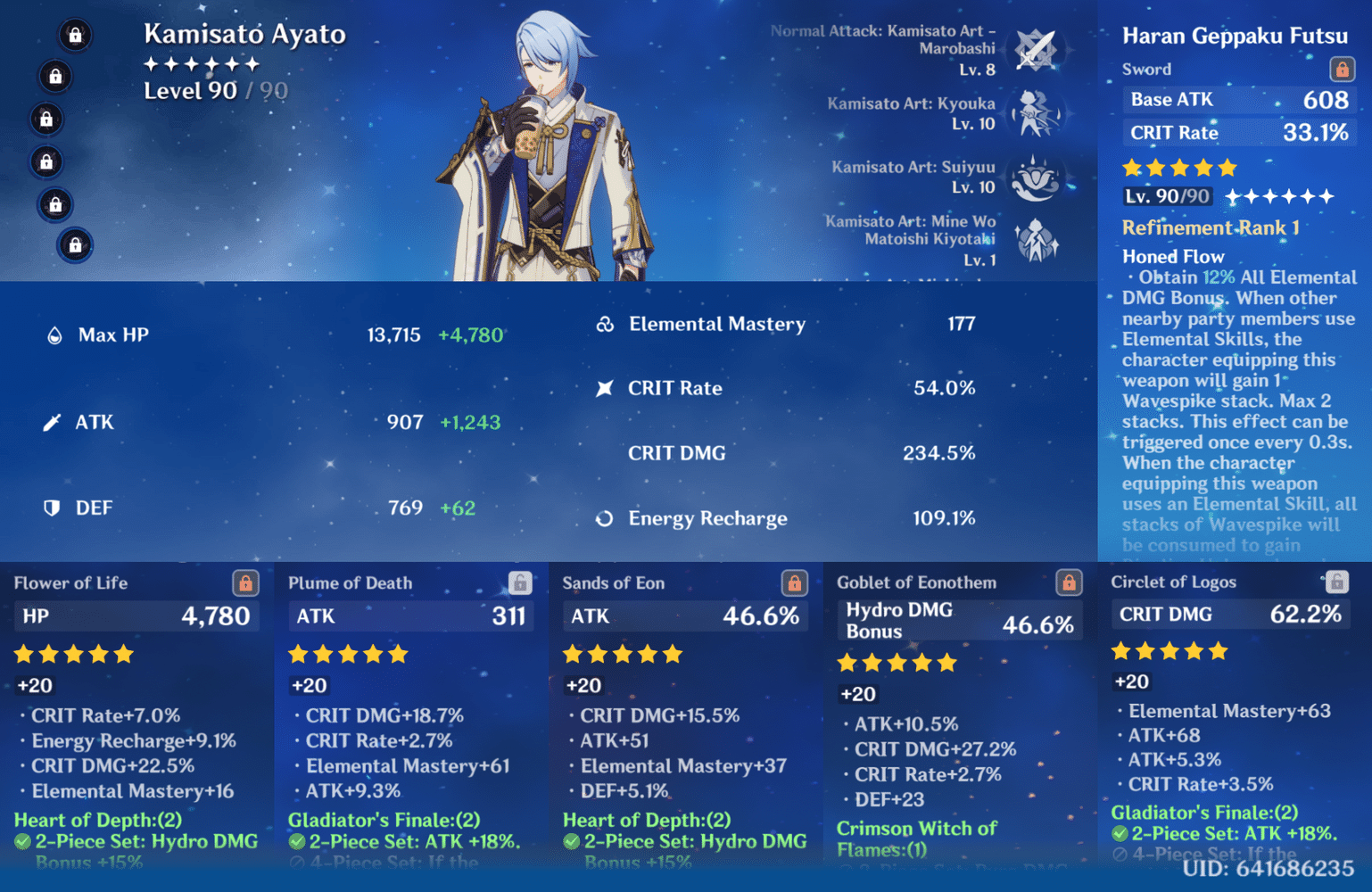Toggle the Haran Geppaku Futsu weapon lock
This screenshot has width=1372, height=892.
pyautogui.click(x=1341, y=68)
